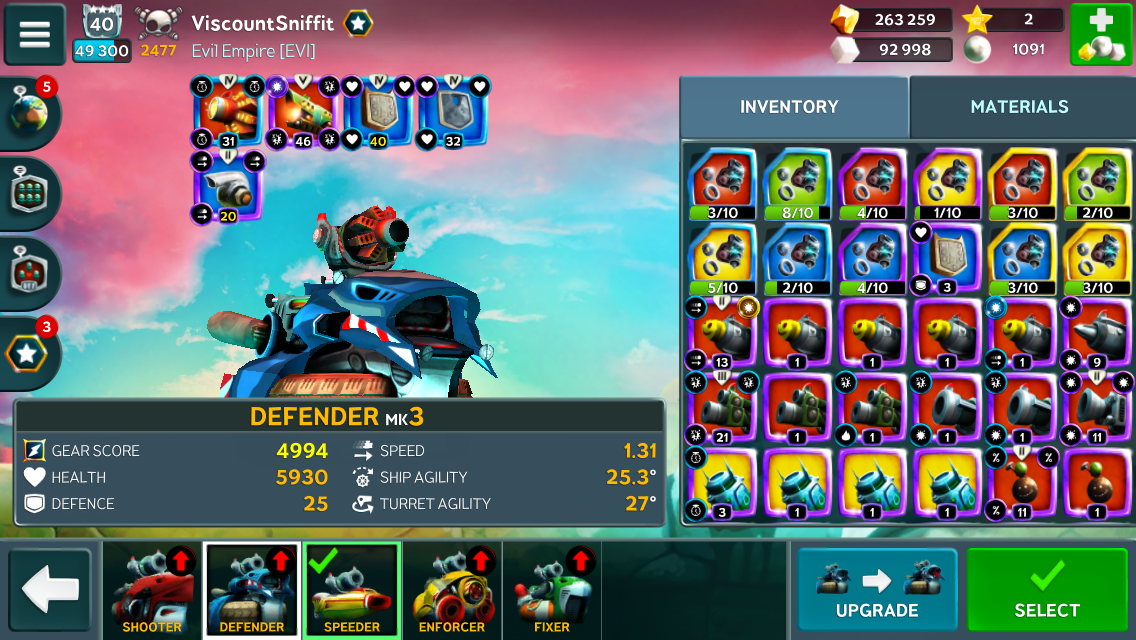Go back with the white arrow
The width and height of the screenshot is (1136, 640).
pos(49,590)
